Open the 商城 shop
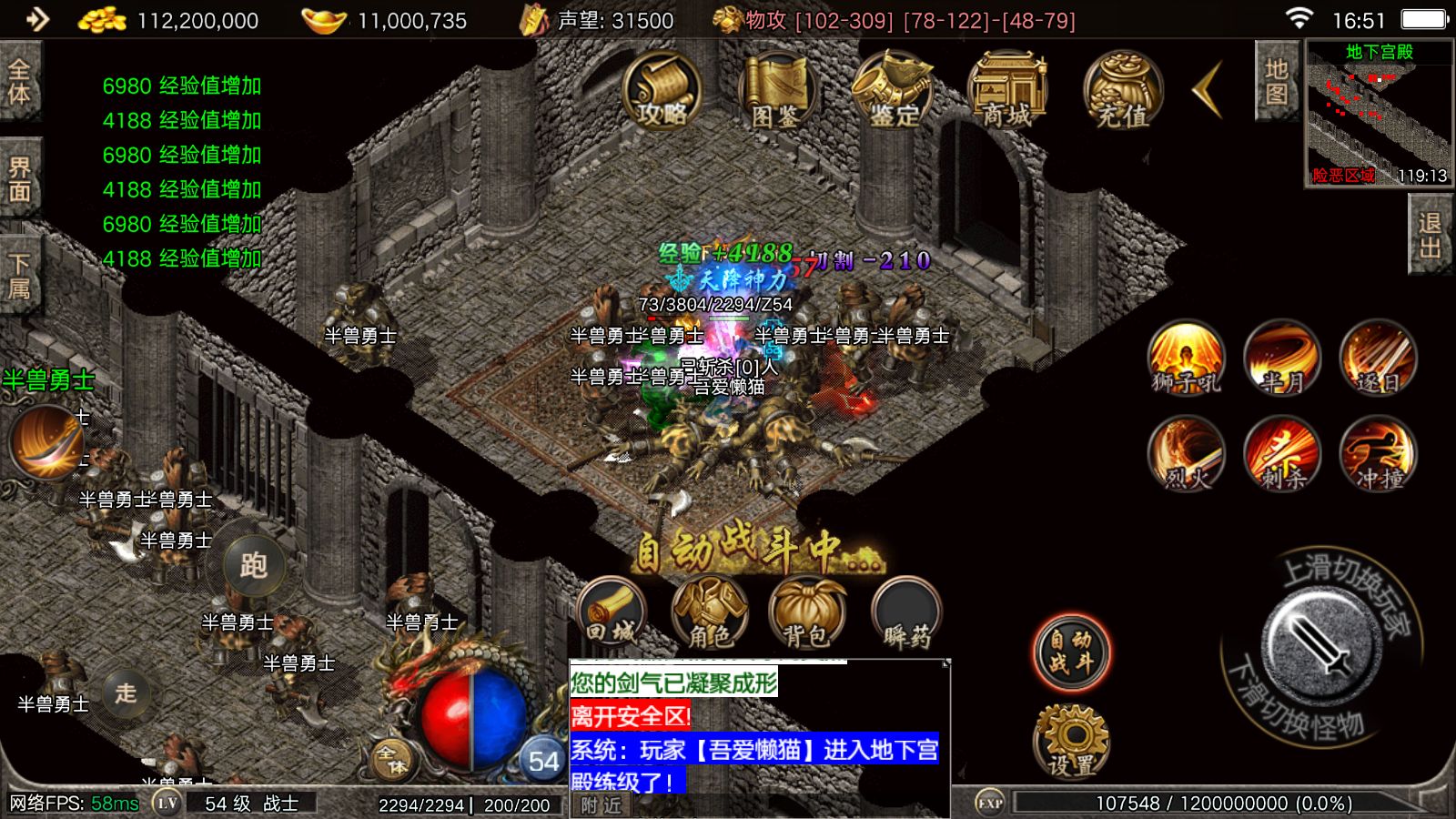This screenshot has width=1456, height=819. (x=1007, y=90)
